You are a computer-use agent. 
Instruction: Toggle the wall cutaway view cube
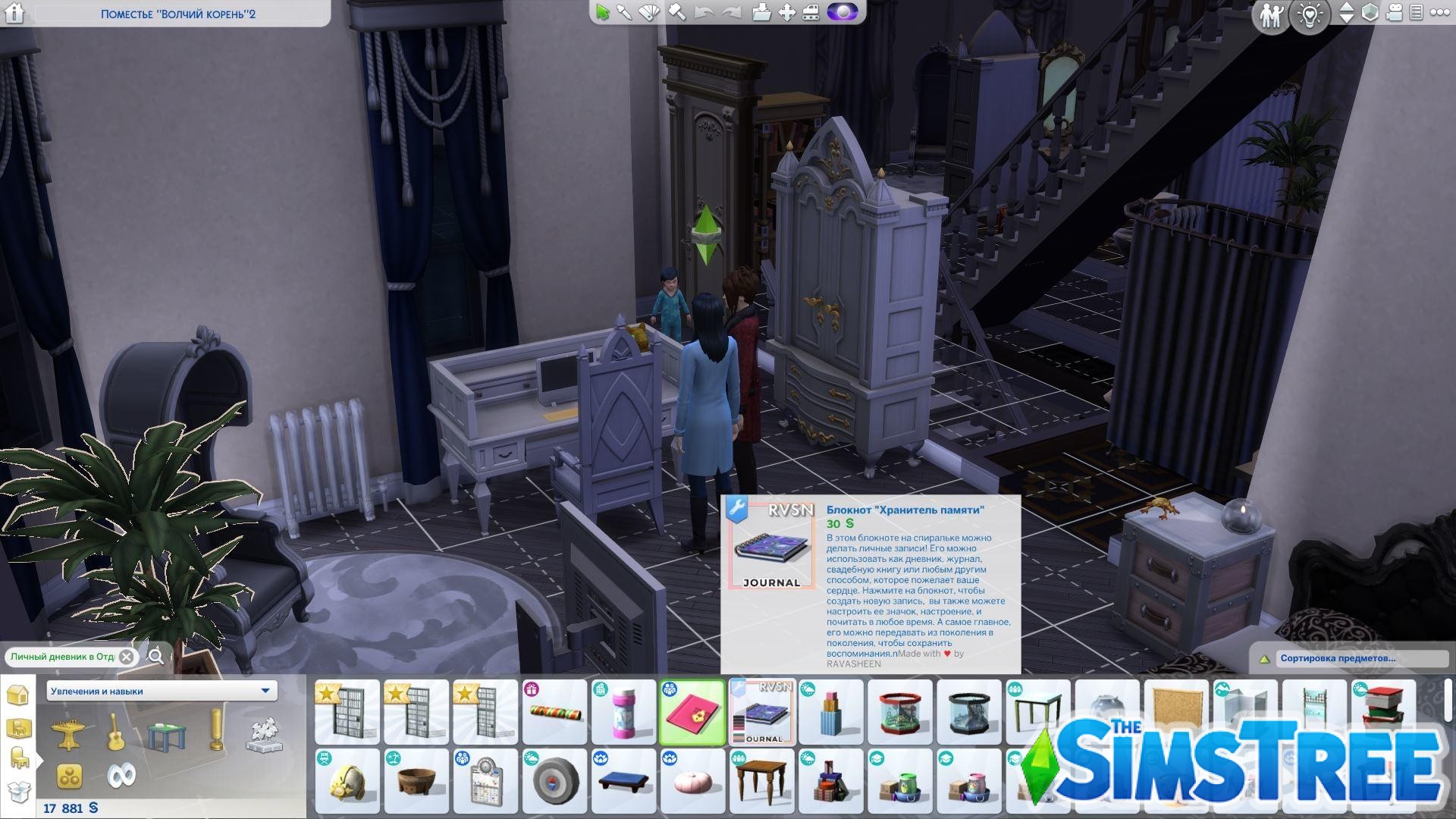pyautogui.click(x=1371, y=13)
